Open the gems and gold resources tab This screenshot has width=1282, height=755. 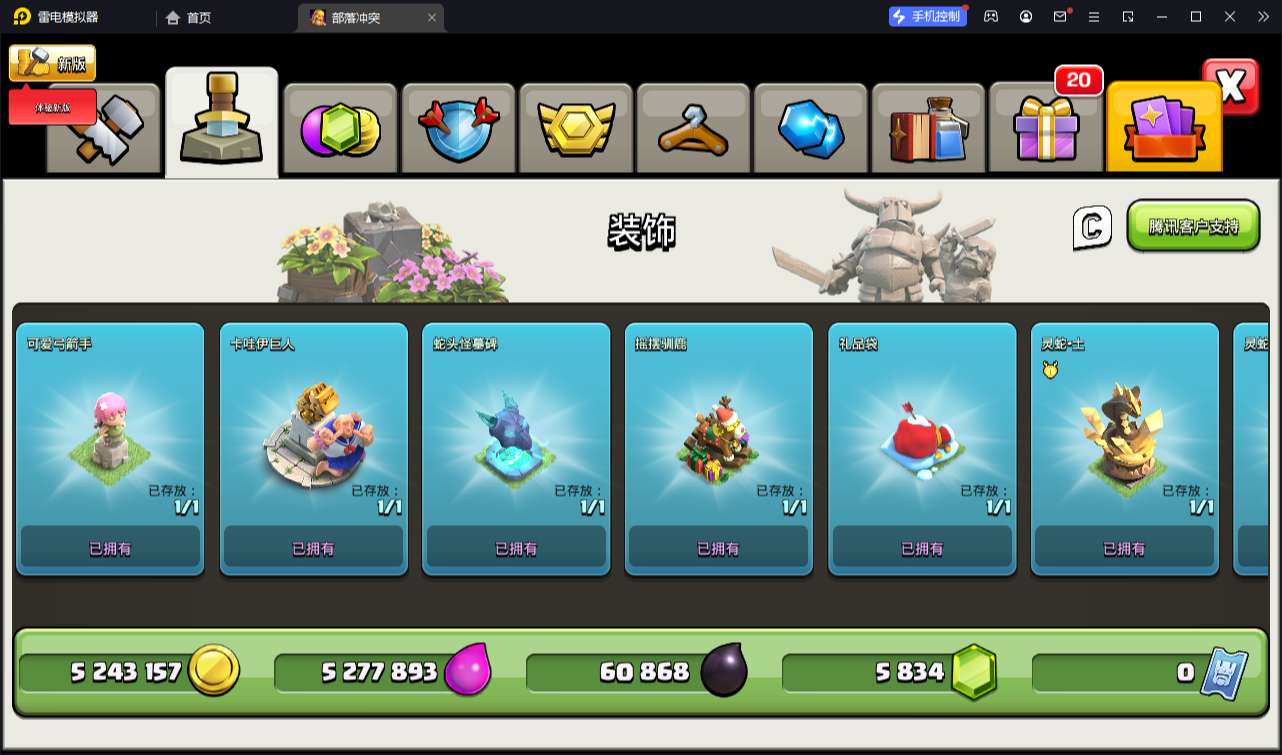click(x=341, y=130)
